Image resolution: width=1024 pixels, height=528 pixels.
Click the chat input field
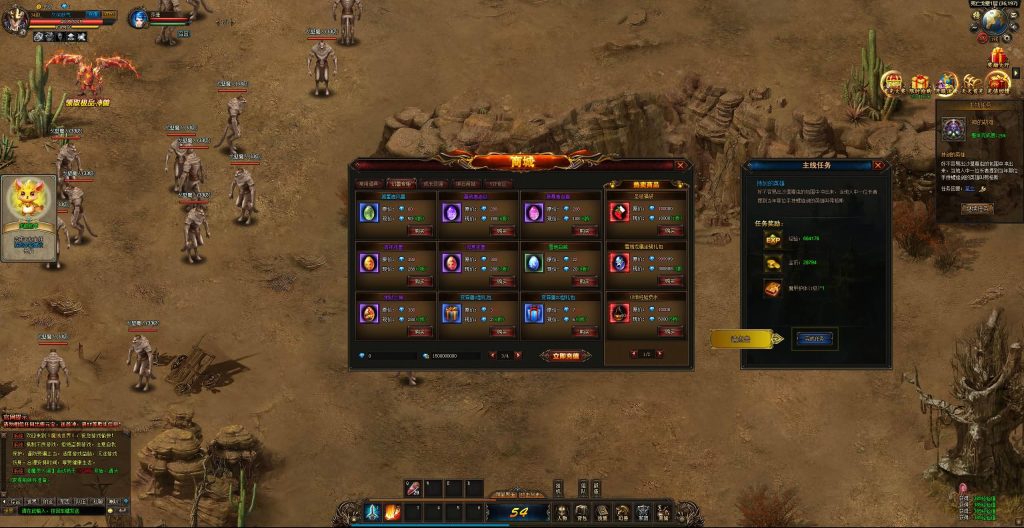pos(60,510)
